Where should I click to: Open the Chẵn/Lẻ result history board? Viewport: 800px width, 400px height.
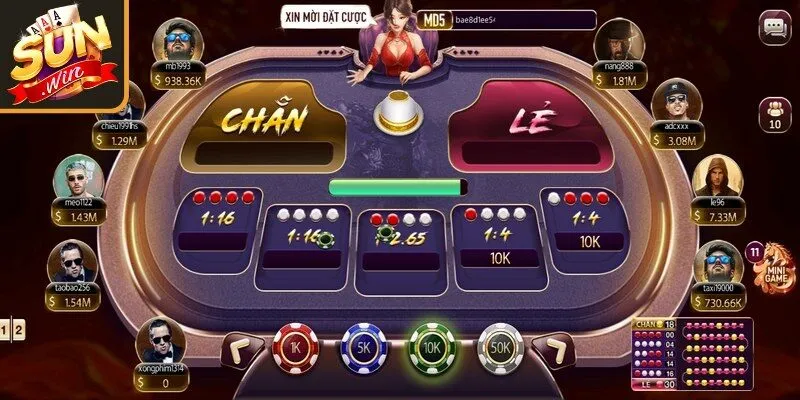tap(692, 355)
